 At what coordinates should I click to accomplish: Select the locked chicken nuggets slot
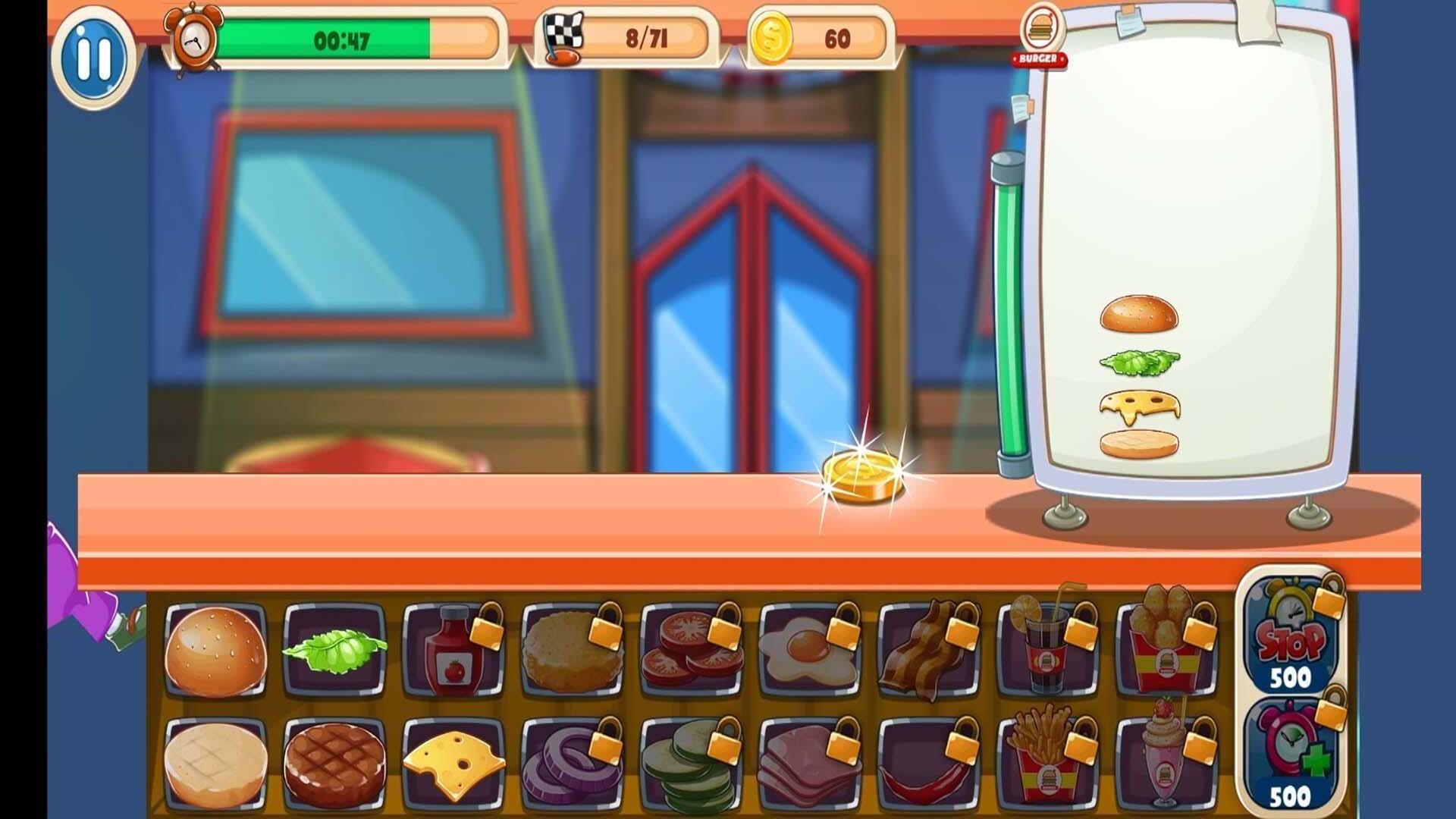1166,649
